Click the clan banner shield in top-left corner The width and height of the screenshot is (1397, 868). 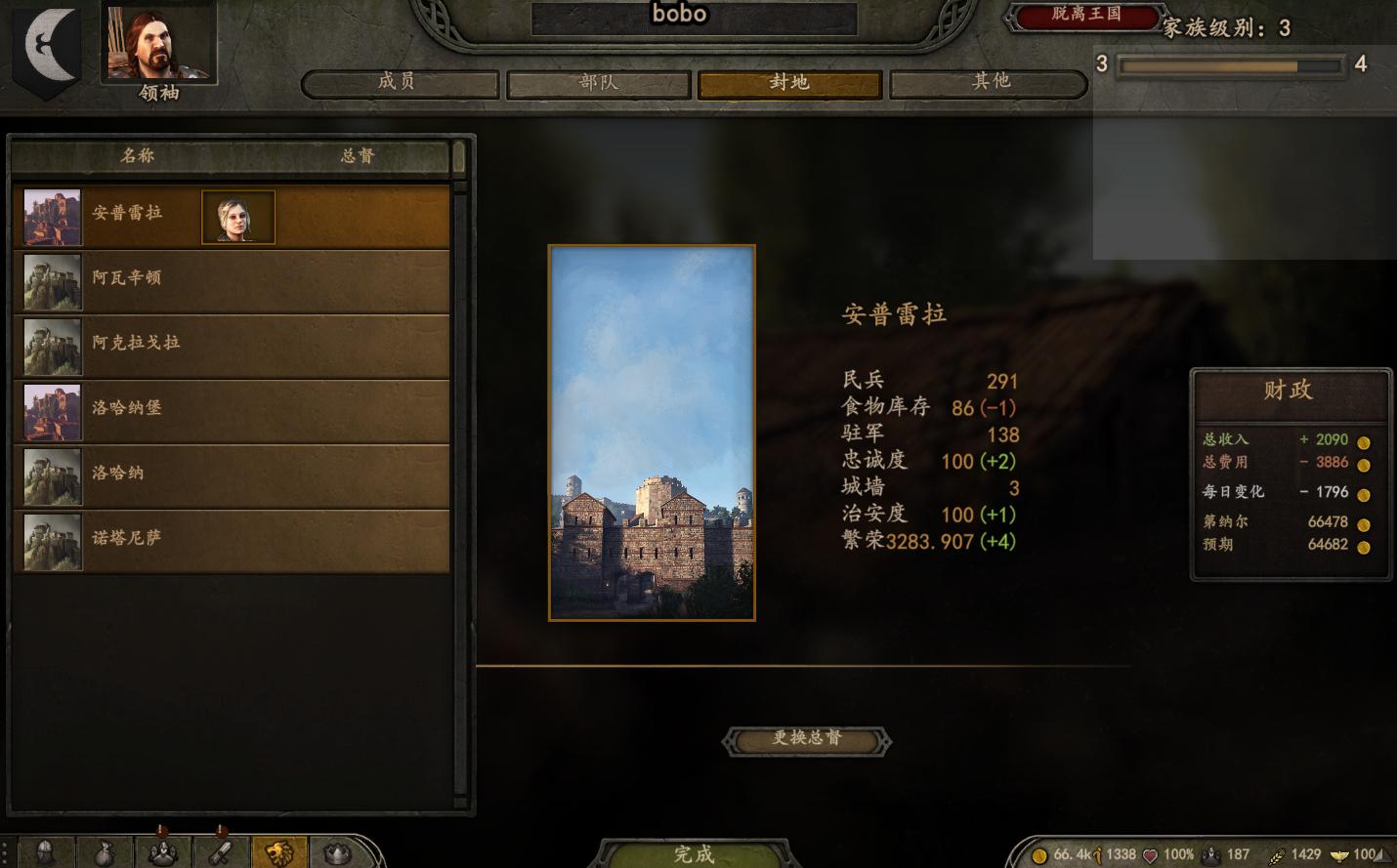(x=46, y=49)
